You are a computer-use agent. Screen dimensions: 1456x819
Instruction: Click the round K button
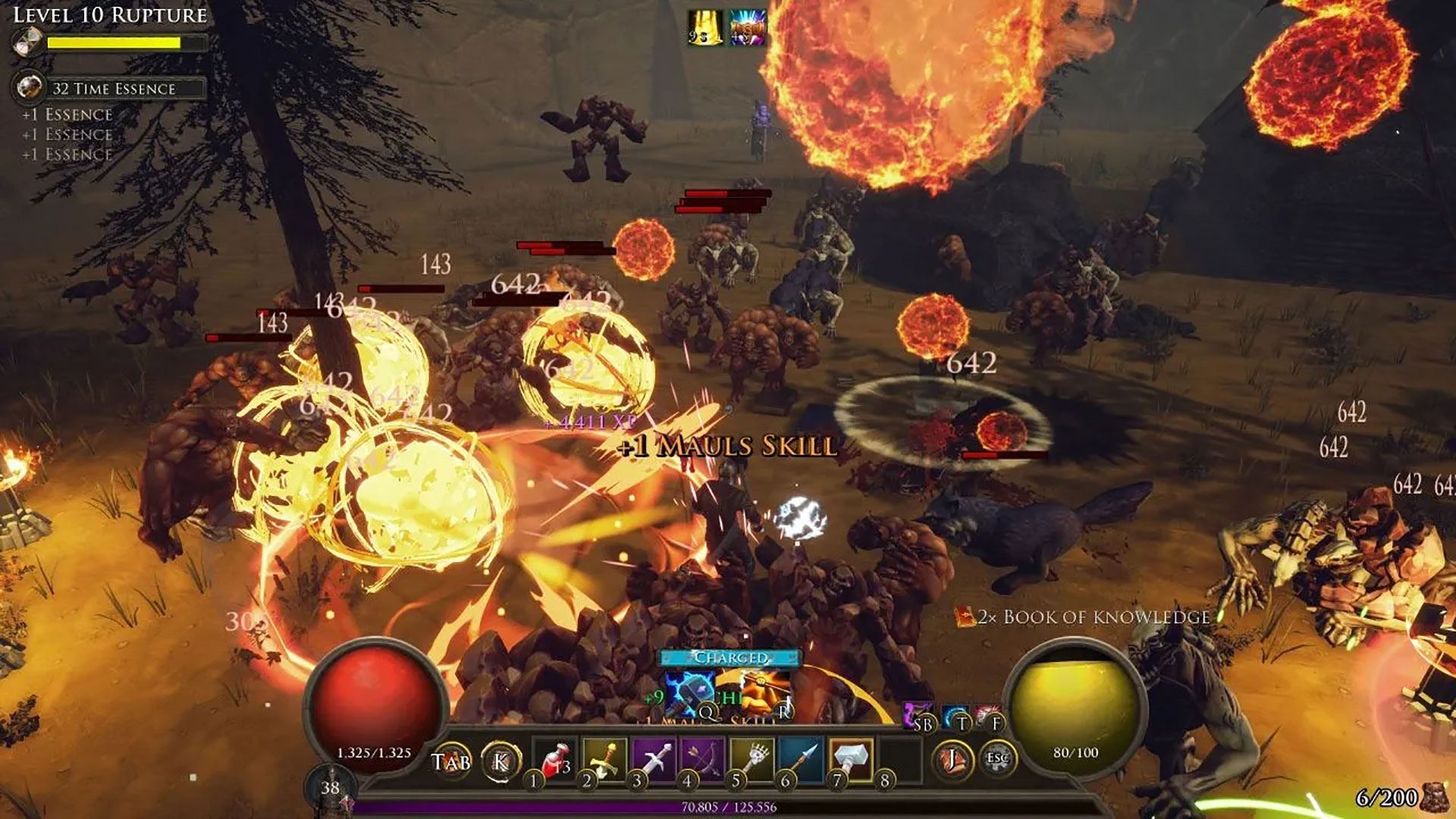tap(500, 761)
